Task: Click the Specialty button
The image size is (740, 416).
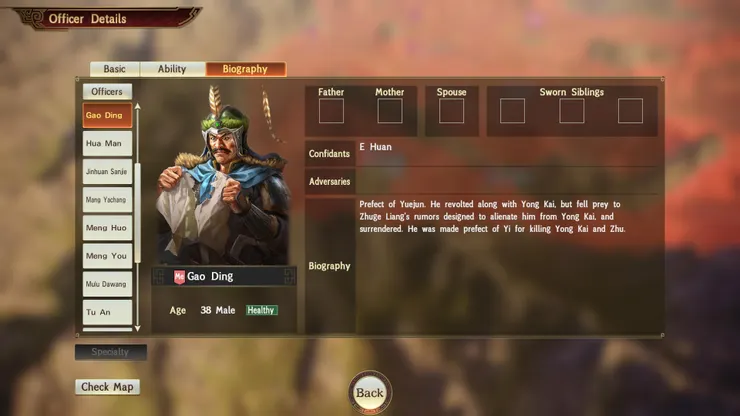Action: tap(111, 352)
